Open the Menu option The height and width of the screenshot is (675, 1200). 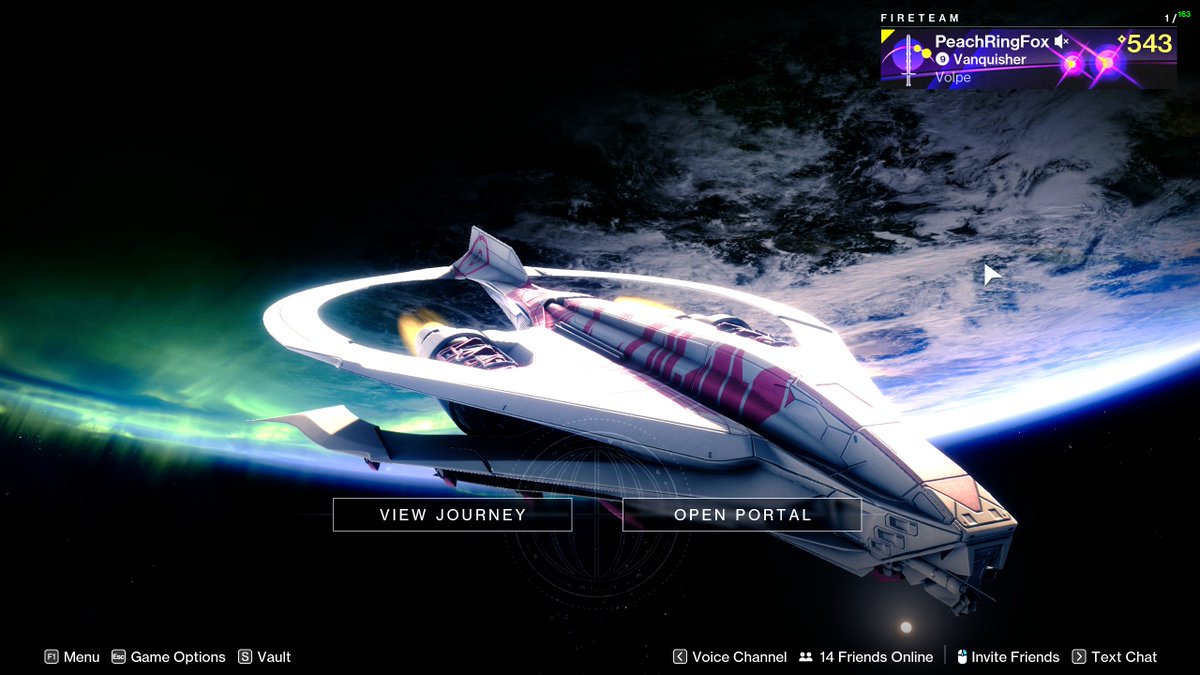click(x=72, y=657)
